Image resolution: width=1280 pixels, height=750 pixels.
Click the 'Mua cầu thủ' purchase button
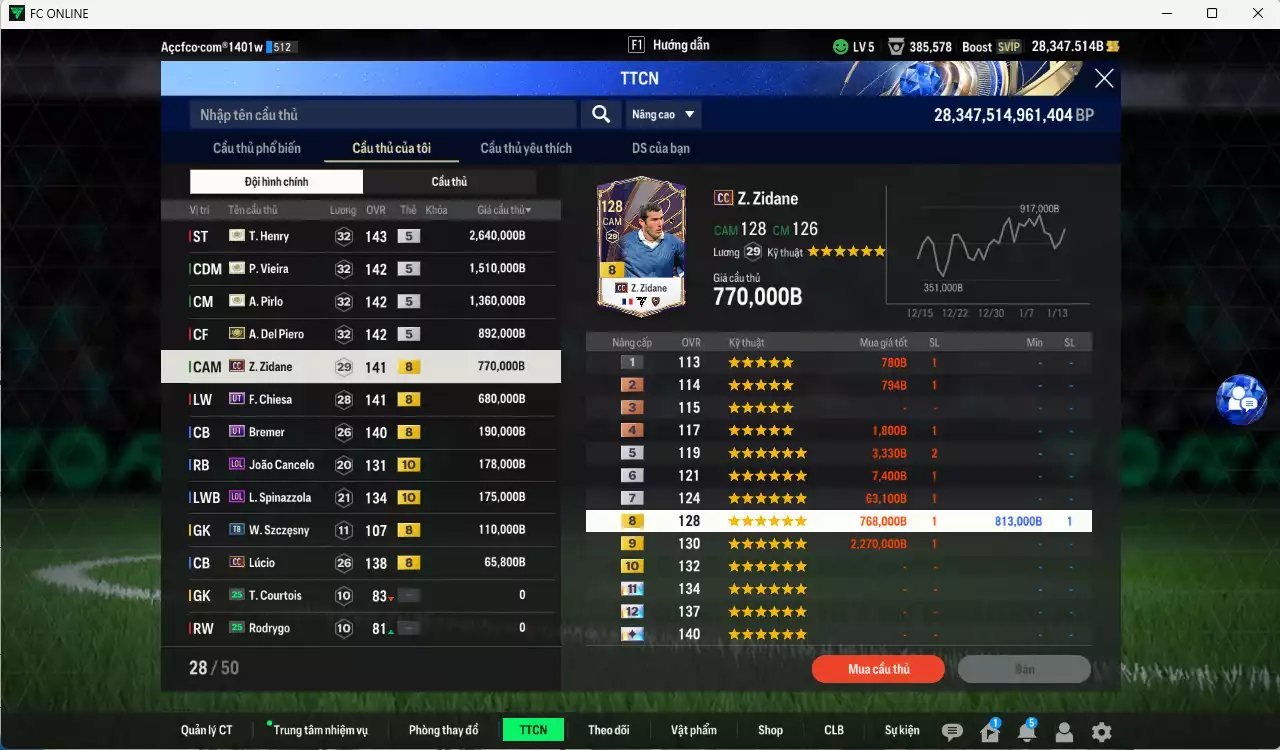[x=878, y=668]
